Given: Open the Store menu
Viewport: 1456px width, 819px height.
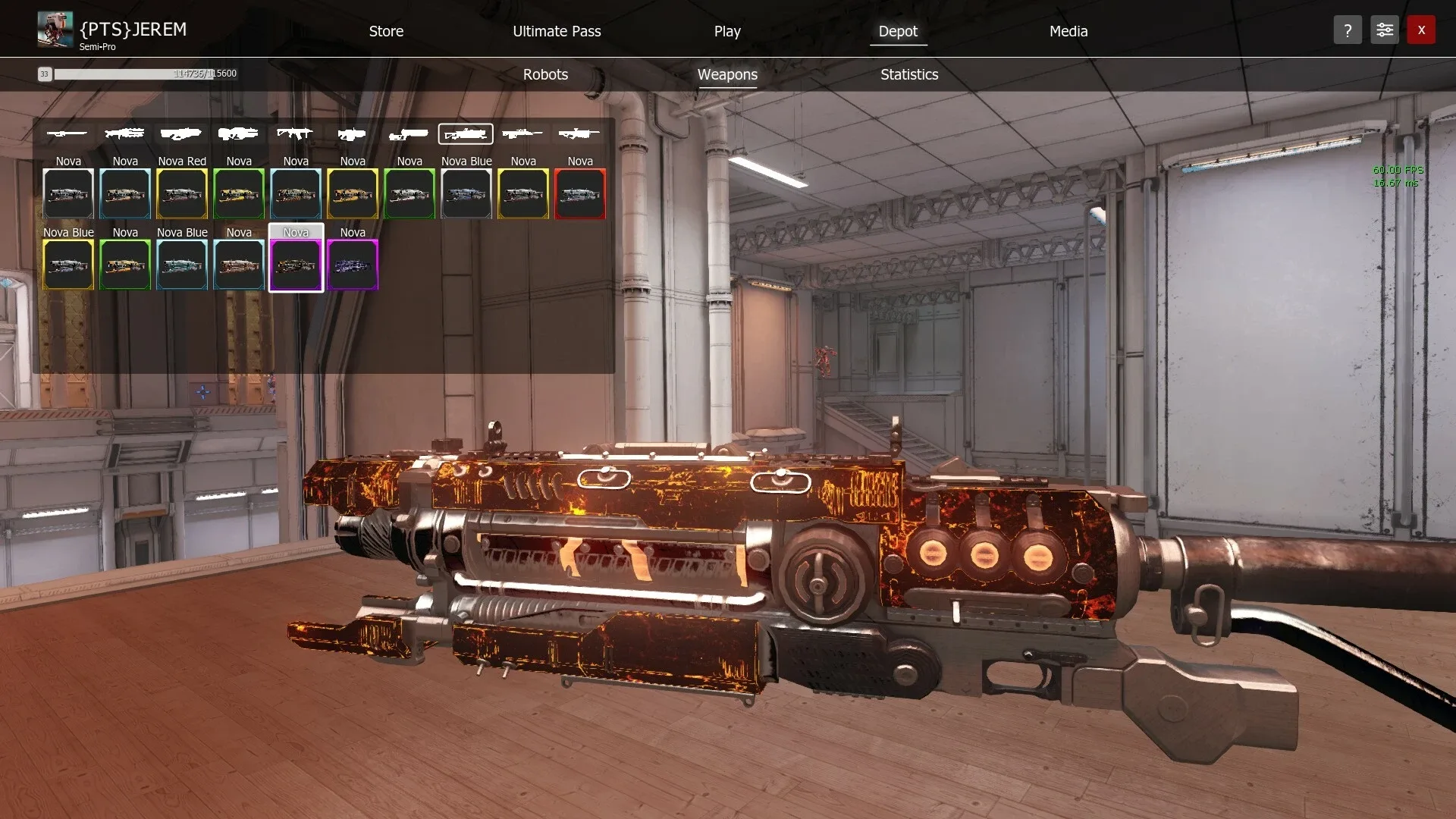Looking at the screenshot, I should pyautogui.click(x=386, y=31).
